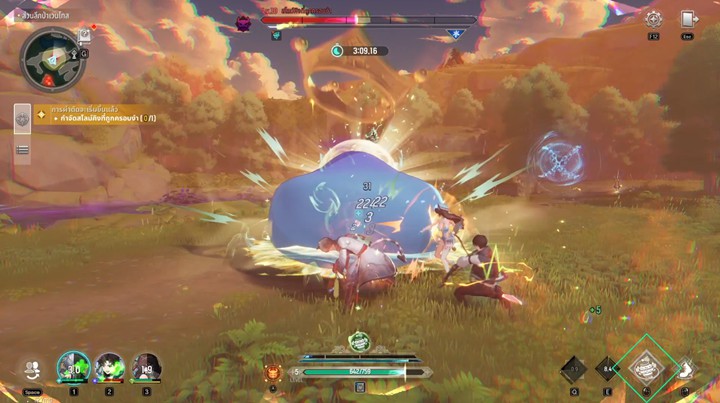720x403 pixels.
Task: Select the quest badge icon on the left edge
Action: pyautogui.click(x=22, y=118)
